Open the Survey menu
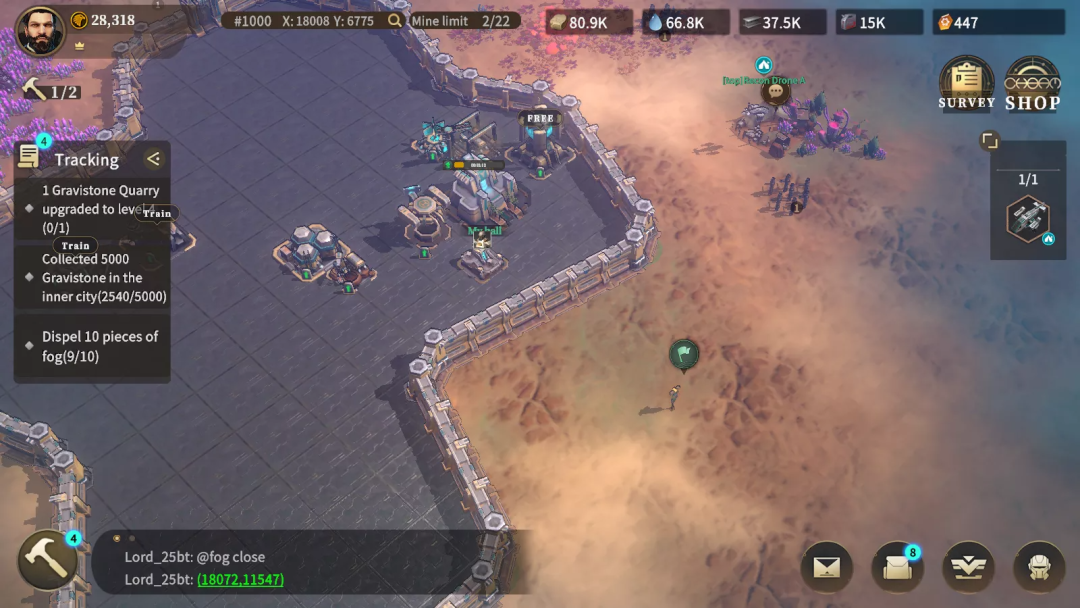The image size is (1080, 608). 966,82
